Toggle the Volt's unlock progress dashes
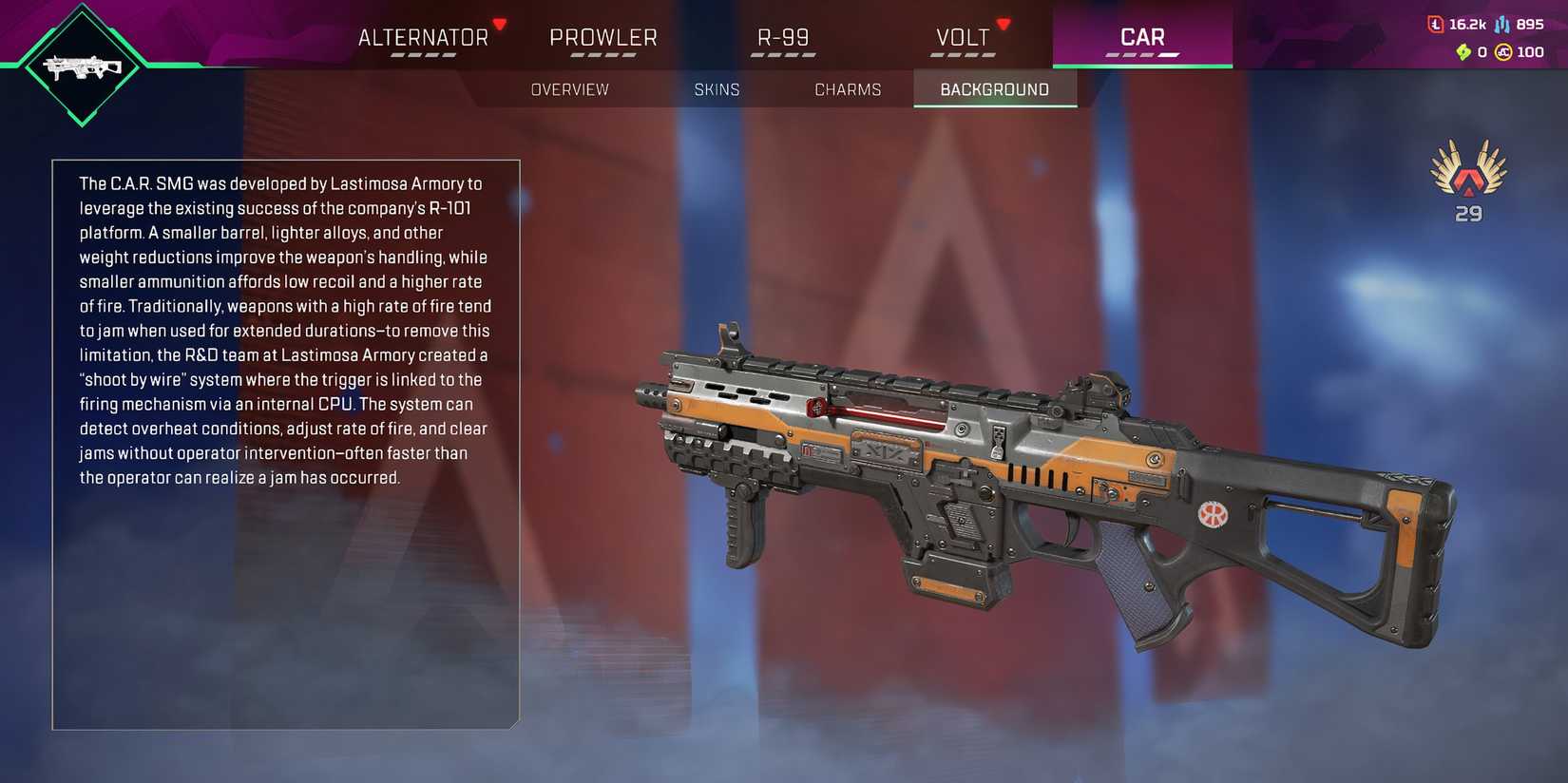The width and height of the screenshot is (1568, 783). (x=963, y=56)
